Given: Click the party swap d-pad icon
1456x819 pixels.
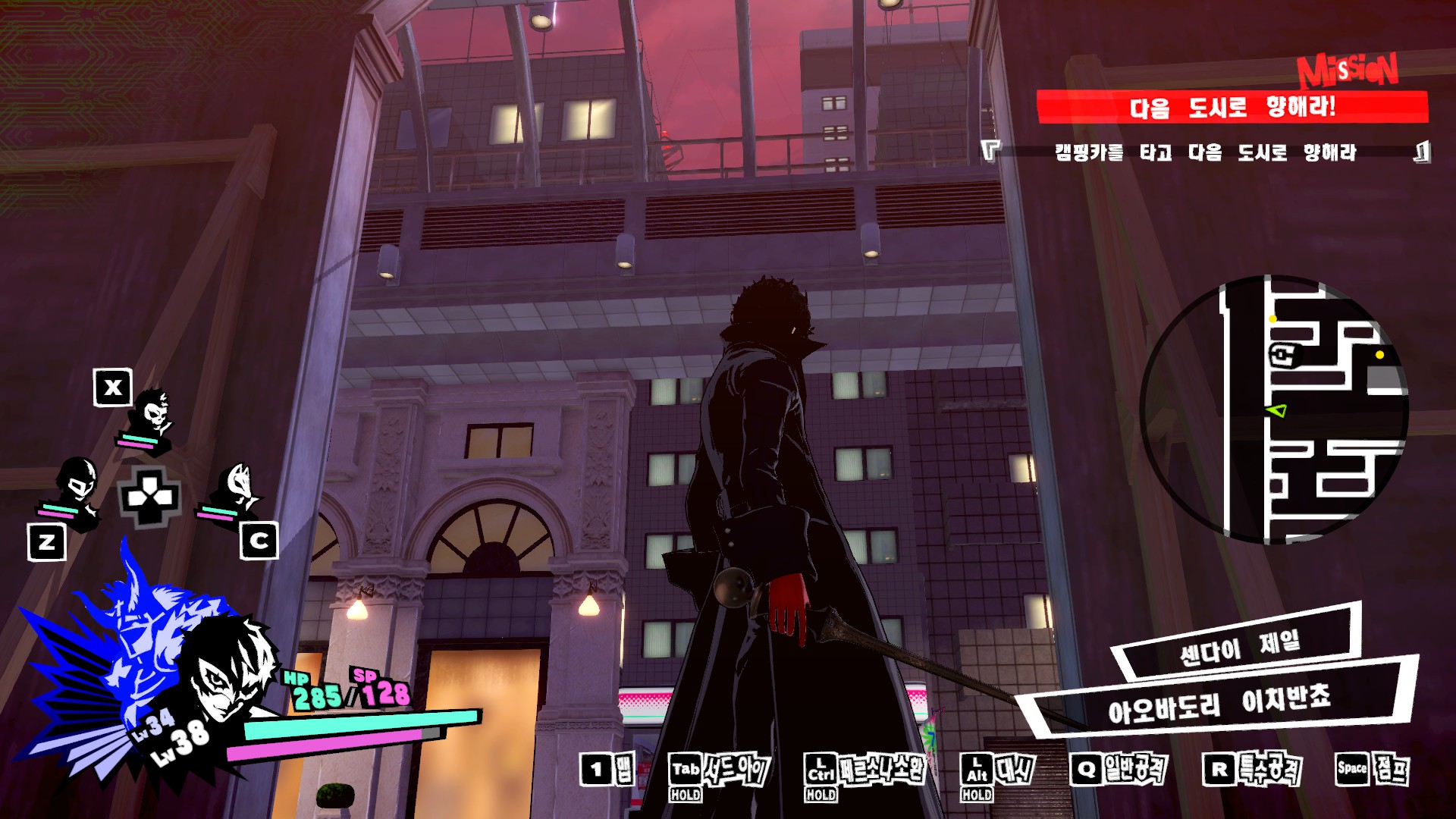Looking at the screenshot, I should (149, 497).
